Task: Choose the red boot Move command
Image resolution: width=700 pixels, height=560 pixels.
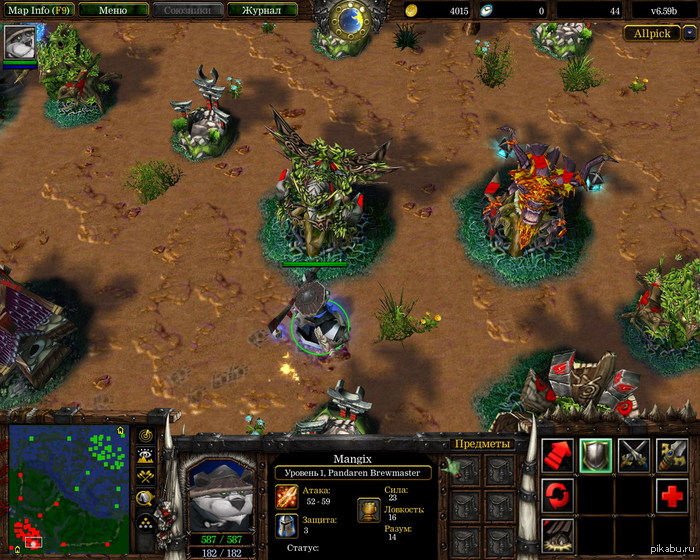Action: click(x=557, y=455)
